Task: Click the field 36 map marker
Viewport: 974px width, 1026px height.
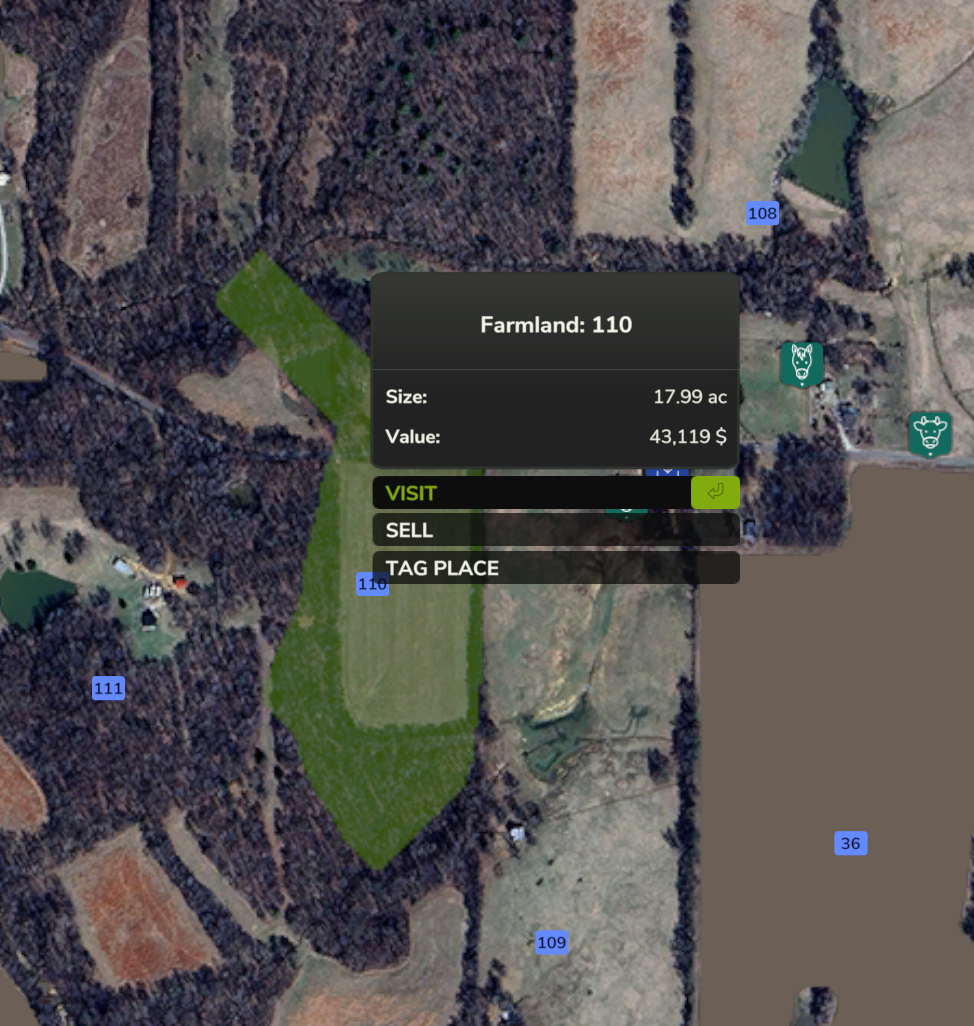Action: (850, 843)
